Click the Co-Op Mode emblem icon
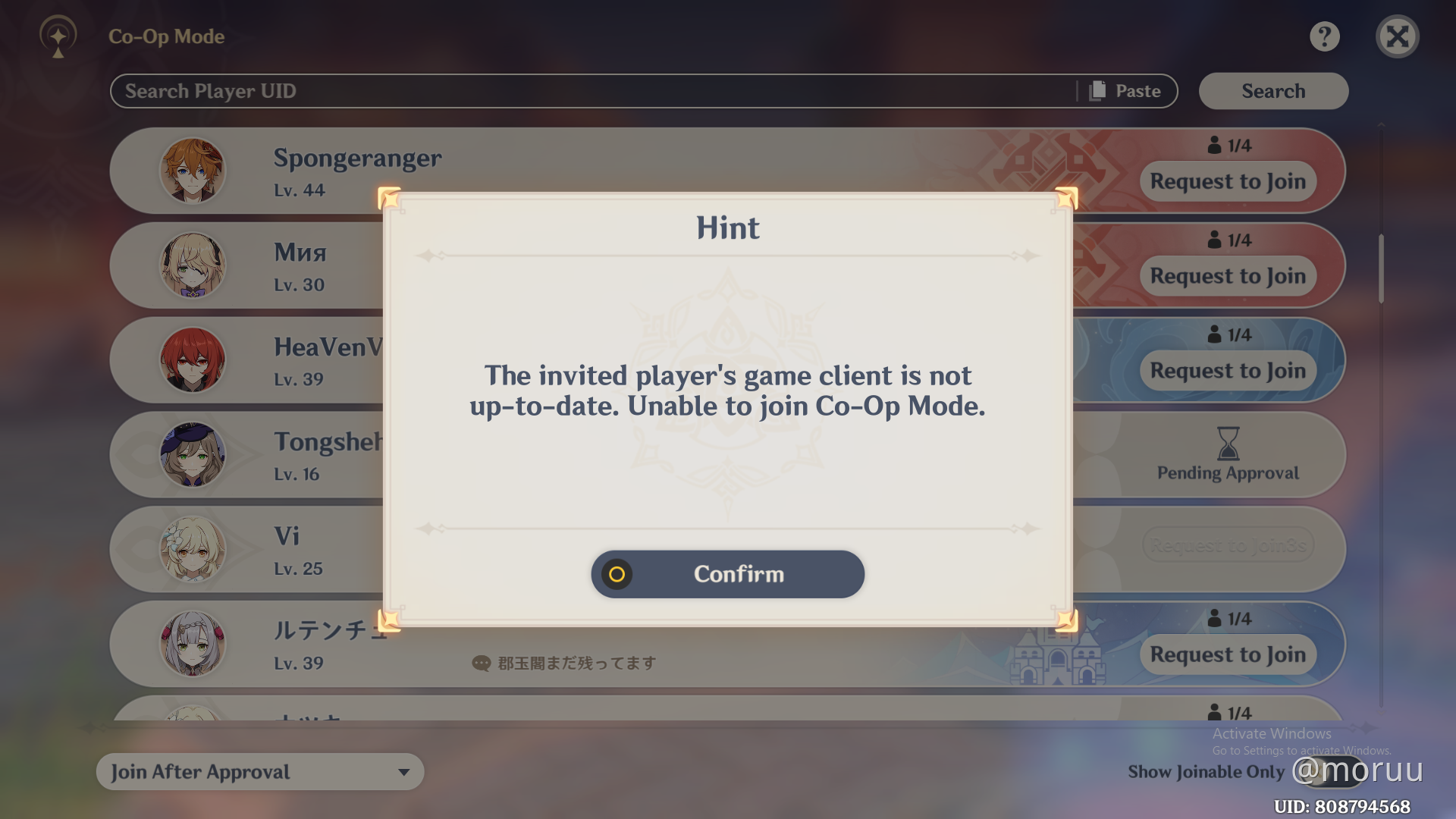 pyautogui.click(x=58, y=36)
